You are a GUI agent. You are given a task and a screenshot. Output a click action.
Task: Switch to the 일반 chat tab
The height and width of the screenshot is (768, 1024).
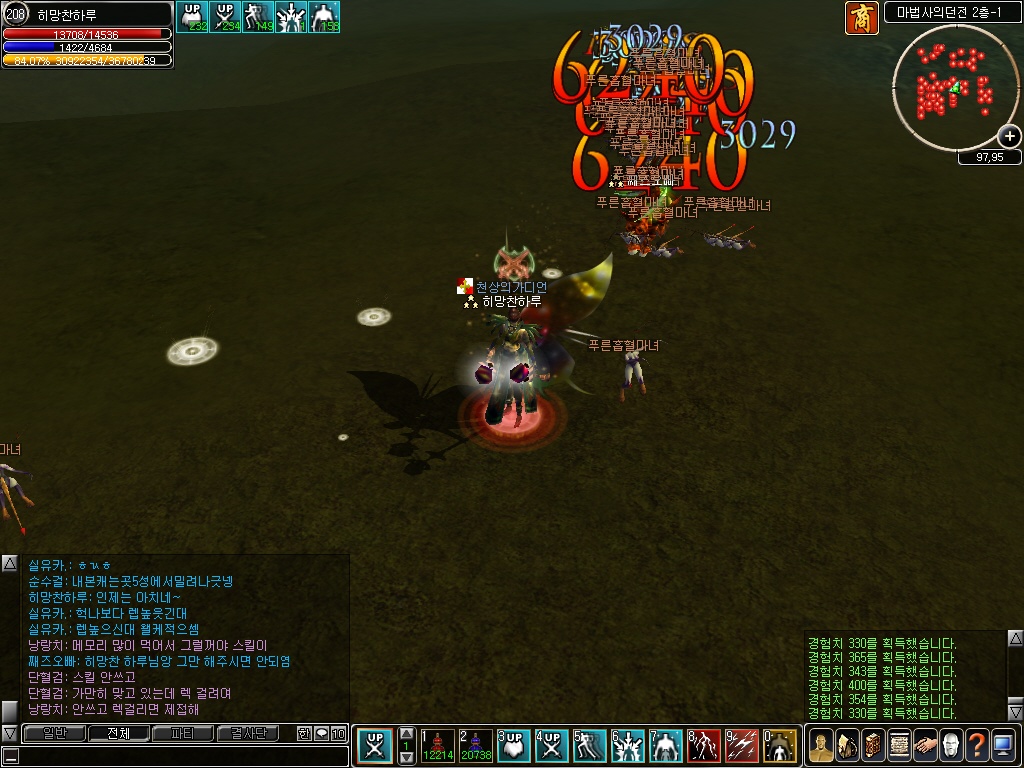tap(53, 733)
